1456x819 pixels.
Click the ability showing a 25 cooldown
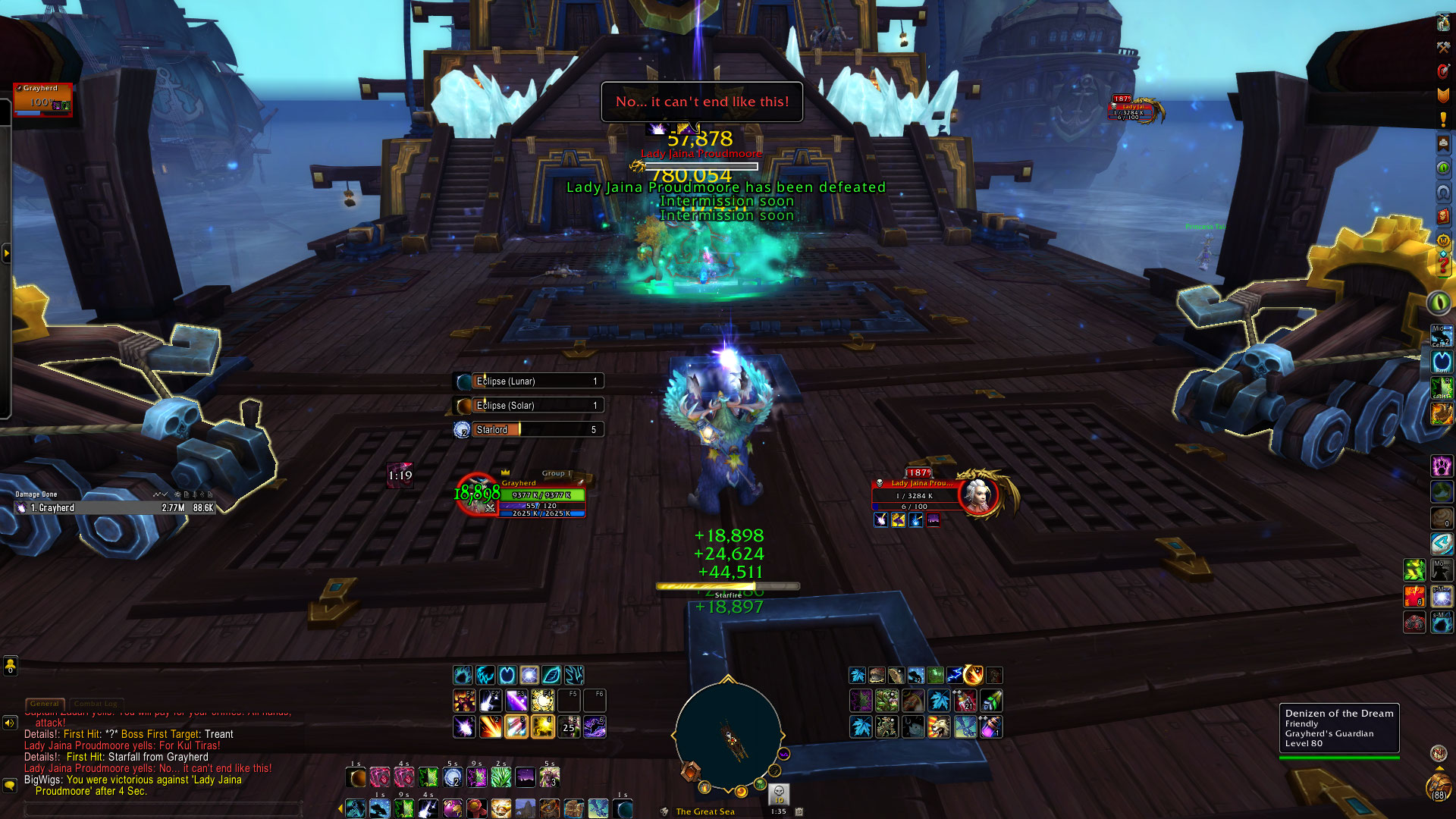pyautogui.click(x=569, y=727)
